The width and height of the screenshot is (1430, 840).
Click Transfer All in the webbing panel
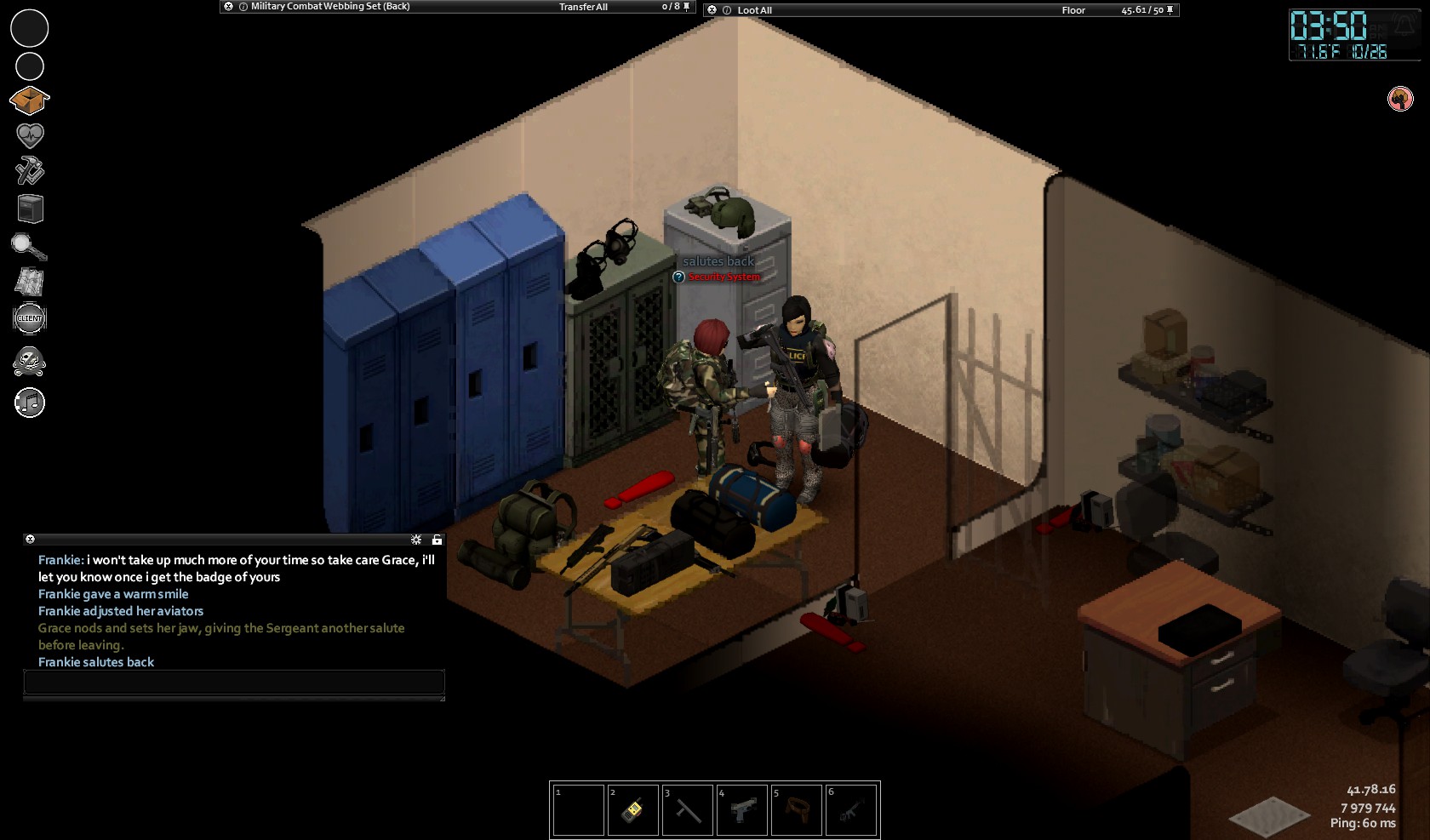583,7
